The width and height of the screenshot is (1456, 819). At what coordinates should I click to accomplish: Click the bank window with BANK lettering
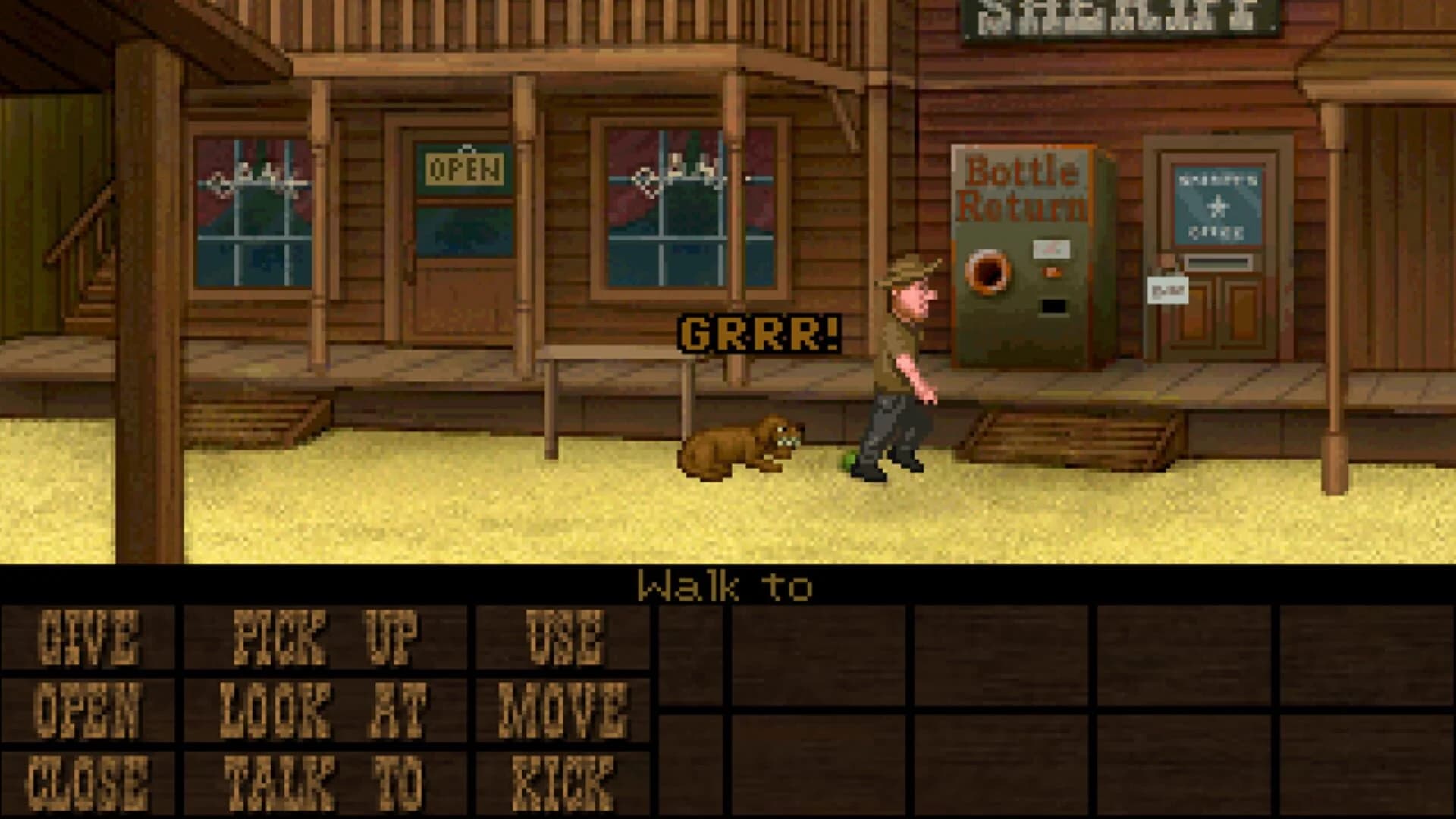point(667,205)
